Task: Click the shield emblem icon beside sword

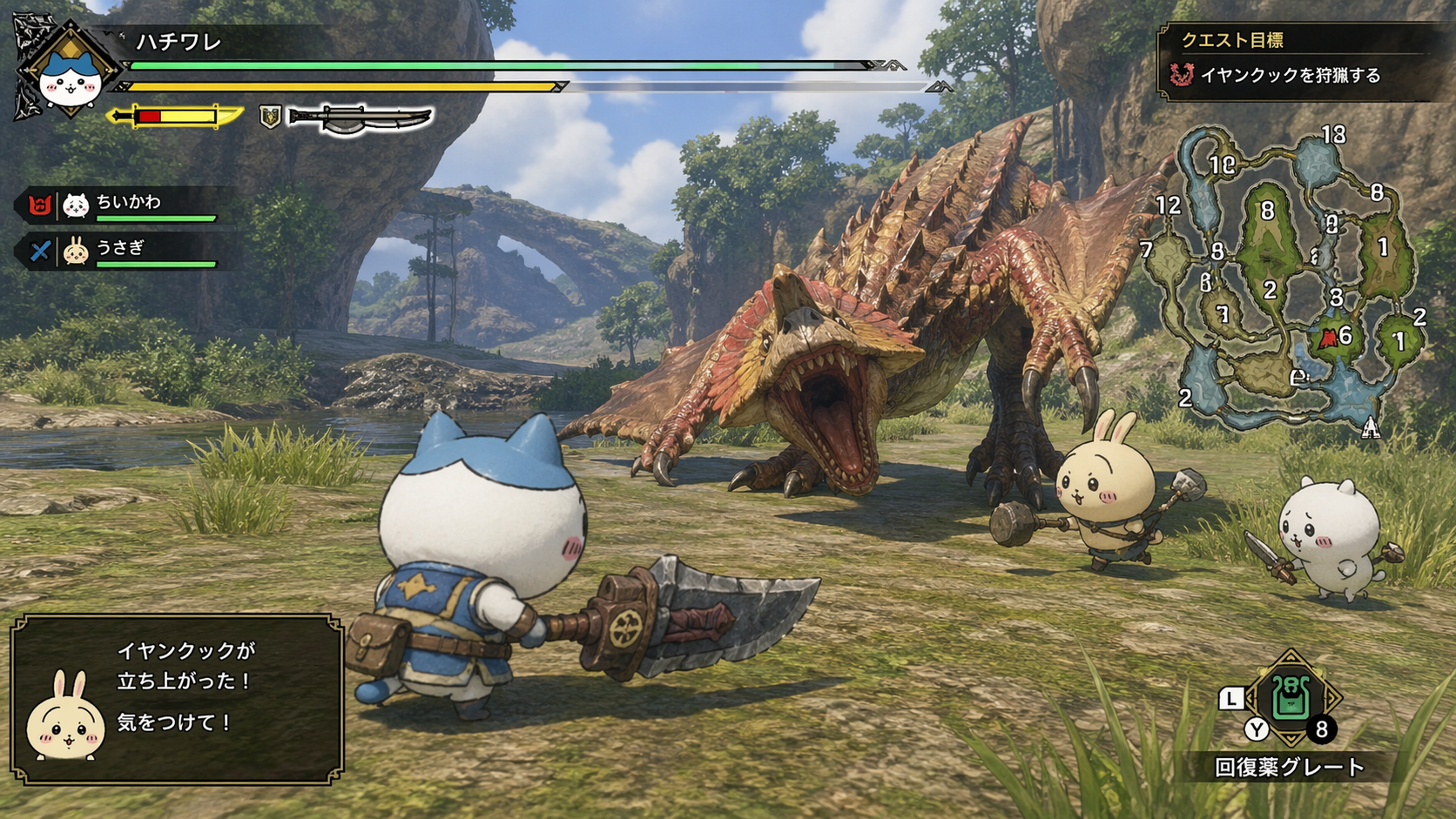Action: 270,117
